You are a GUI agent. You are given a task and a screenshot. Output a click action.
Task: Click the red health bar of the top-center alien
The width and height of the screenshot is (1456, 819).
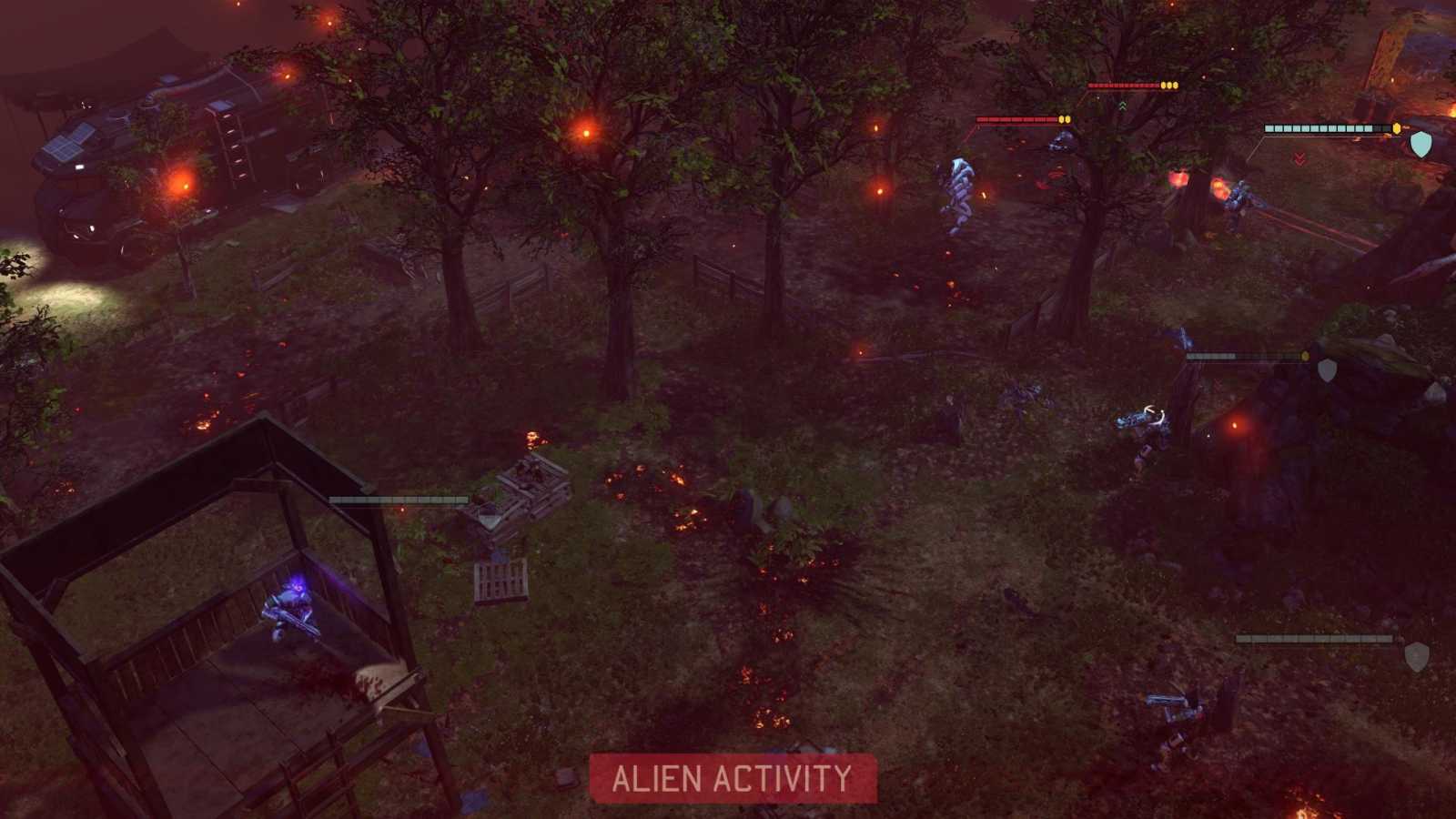pyautogui.click(x=1124, y=85)
